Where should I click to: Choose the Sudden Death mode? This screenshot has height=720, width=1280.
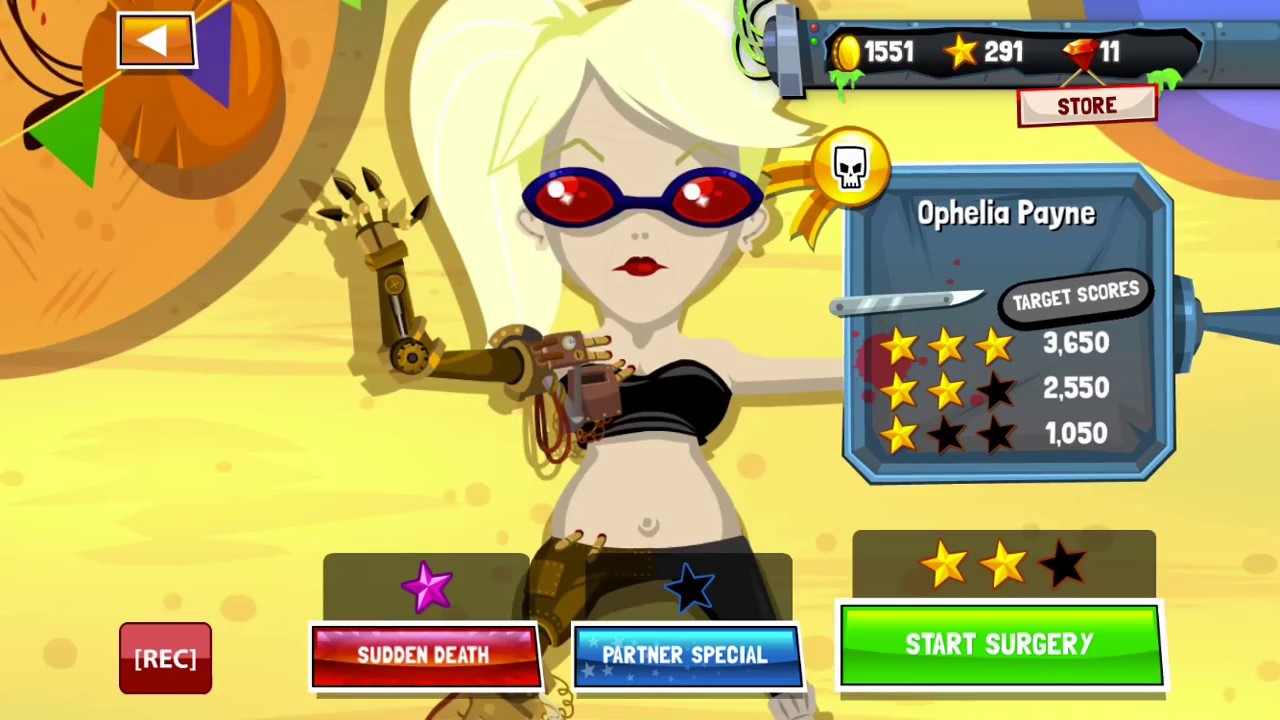click(425, 656)
